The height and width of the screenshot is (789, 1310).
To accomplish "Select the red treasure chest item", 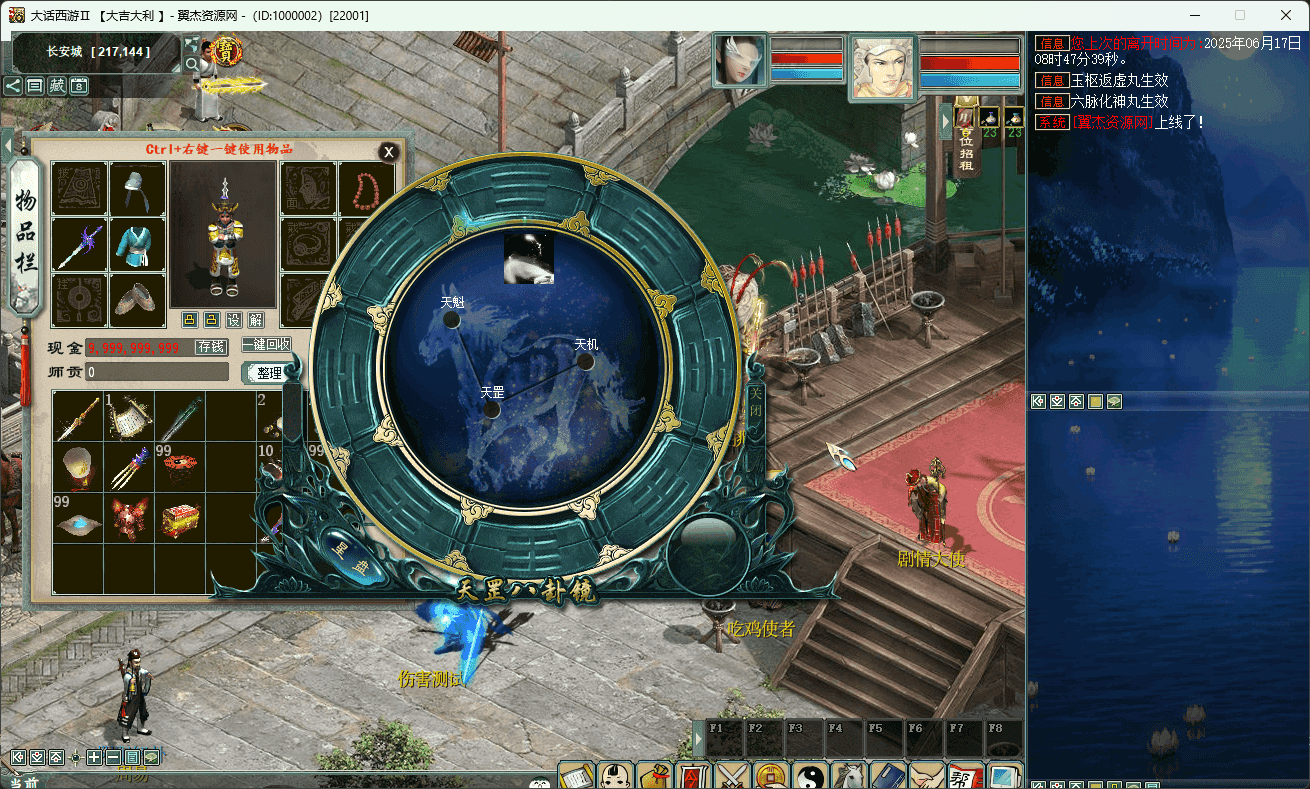I will [x=180, y=520].
